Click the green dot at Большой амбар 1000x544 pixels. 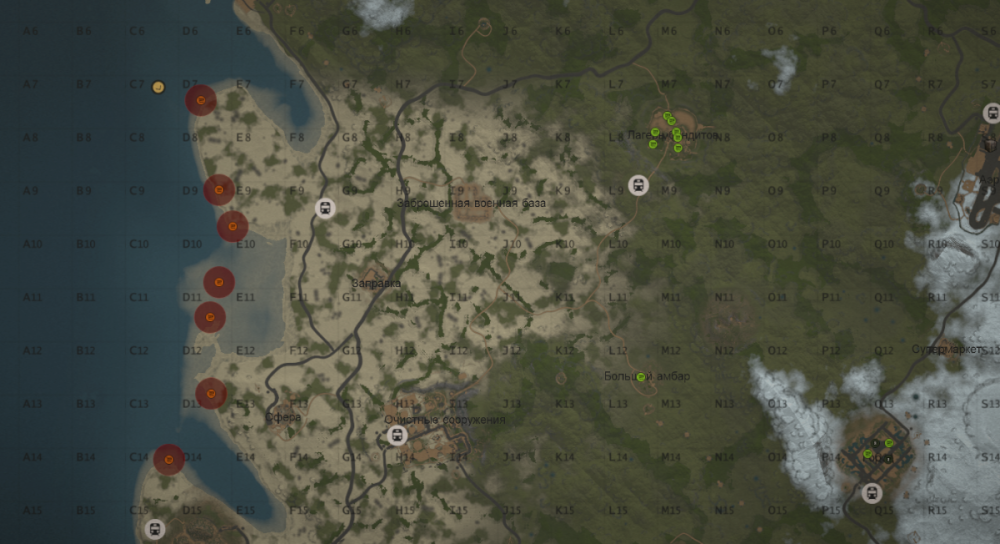pyautogui.click(x=641, y=377)
